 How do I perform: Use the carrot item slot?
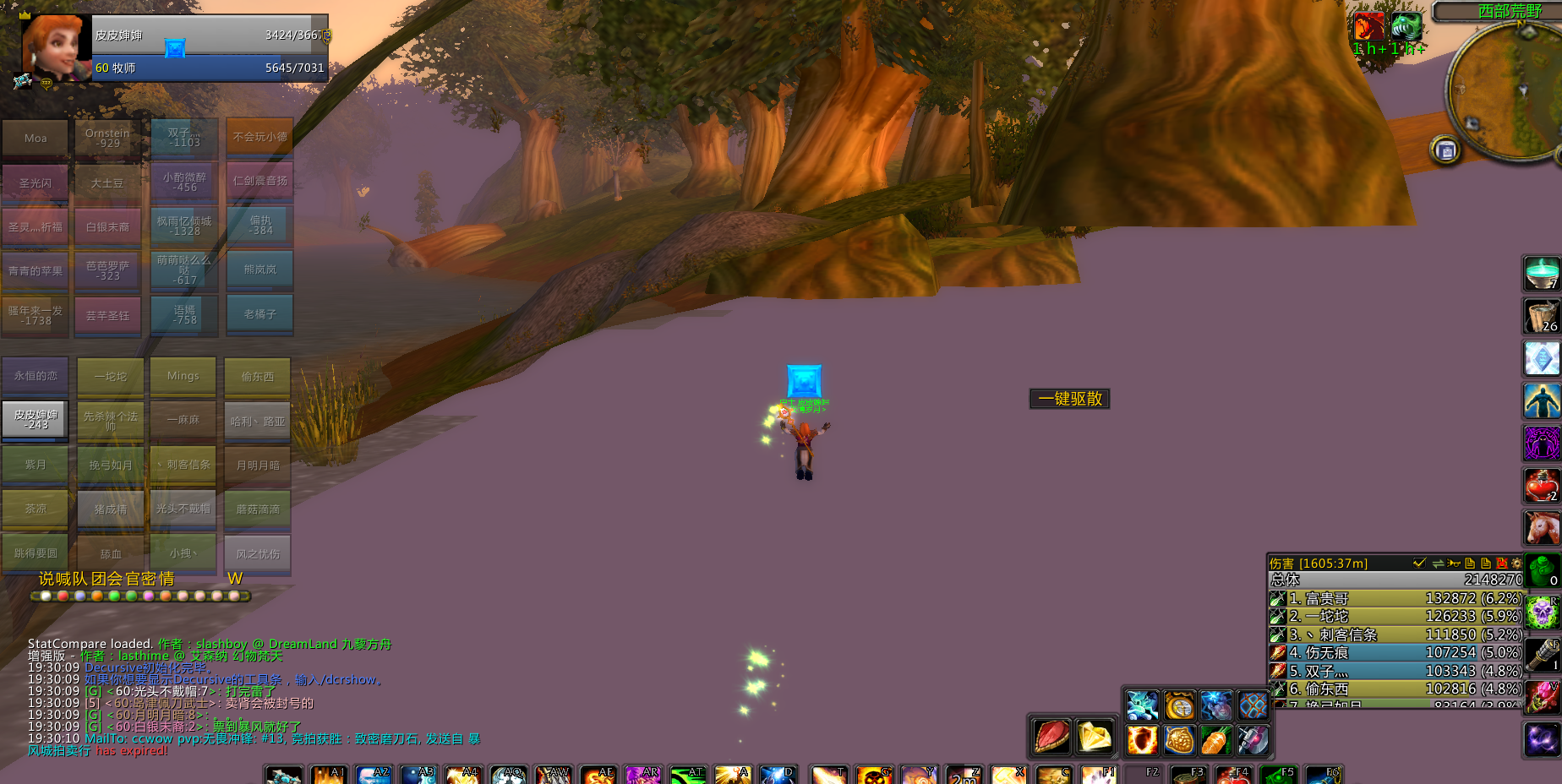click(1215, 740)
